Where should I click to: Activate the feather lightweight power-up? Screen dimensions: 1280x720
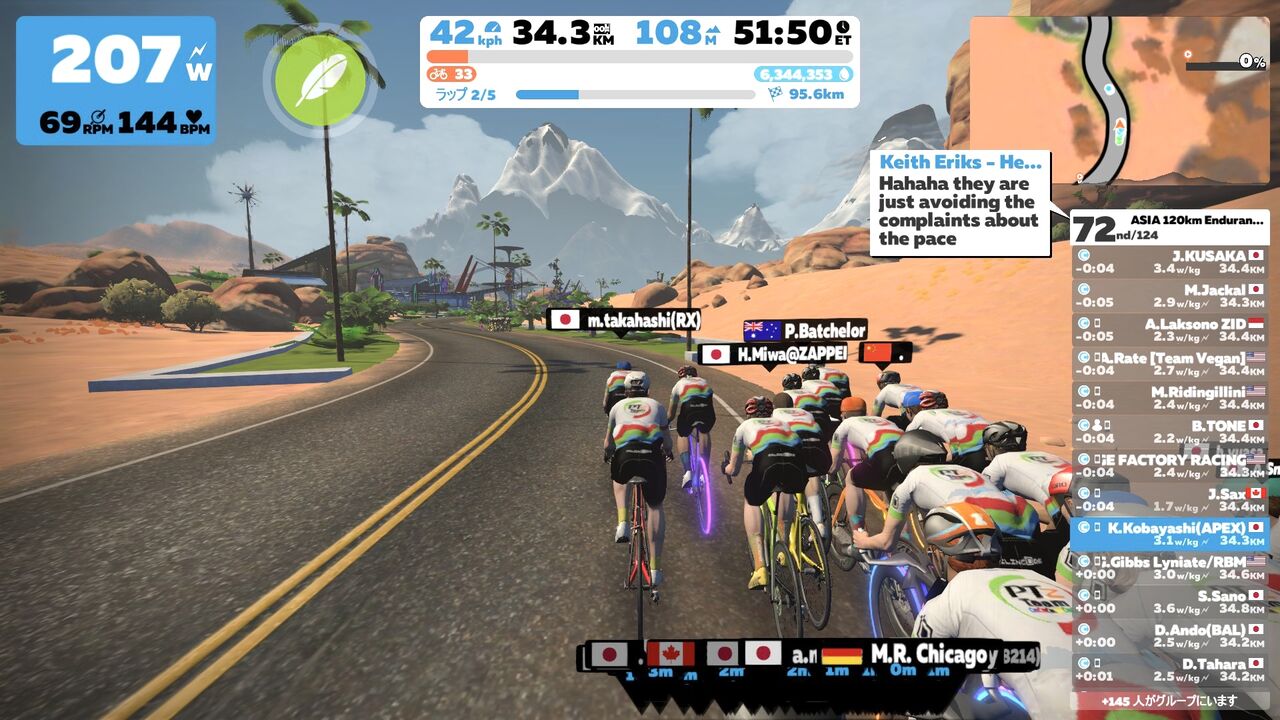[320, 79]
